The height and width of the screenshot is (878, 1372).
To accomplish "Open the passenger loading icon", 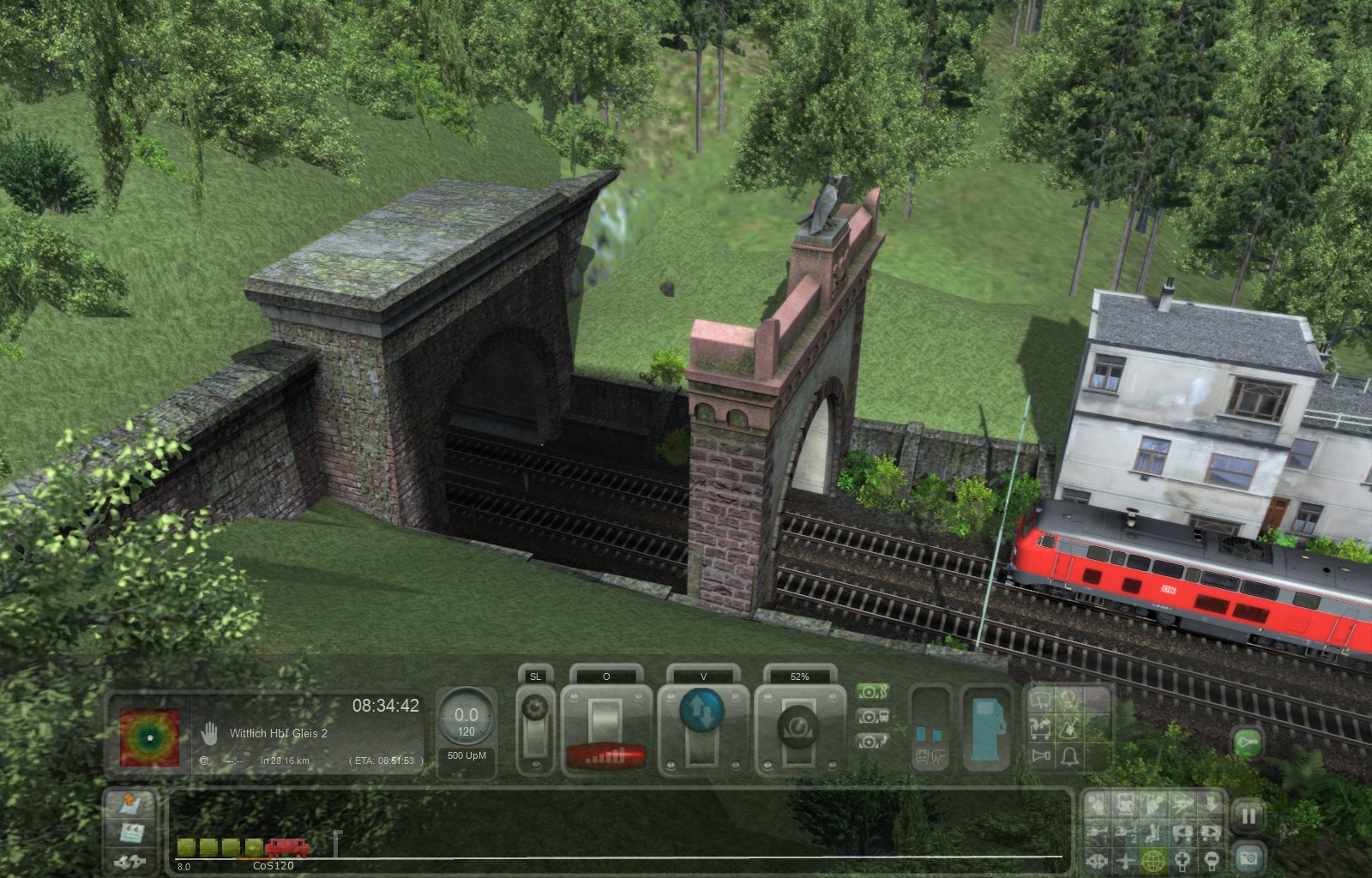I will tap(1041, 729).
